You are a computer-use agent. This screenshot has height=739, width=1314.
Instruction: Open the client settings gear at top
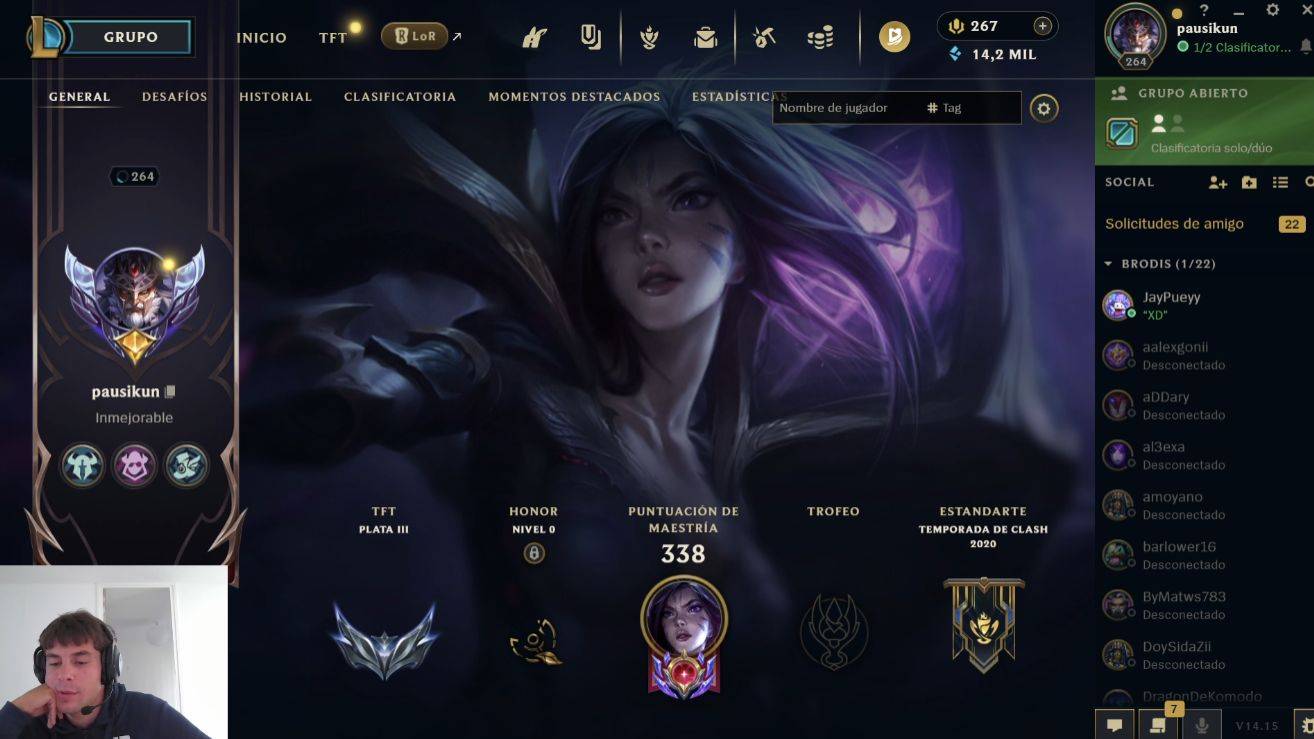pos(1272,10)
